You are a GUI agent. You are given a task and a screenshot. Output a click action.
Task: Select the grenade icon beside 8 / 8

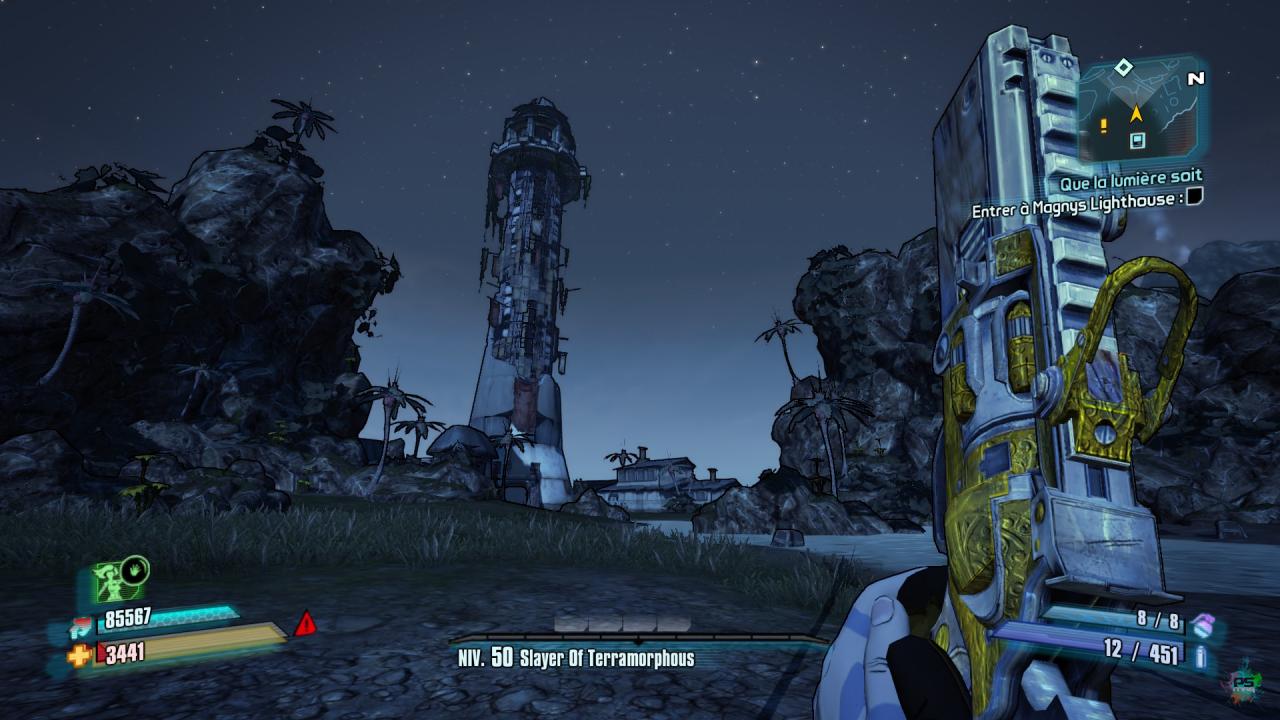click(1201, 623)
